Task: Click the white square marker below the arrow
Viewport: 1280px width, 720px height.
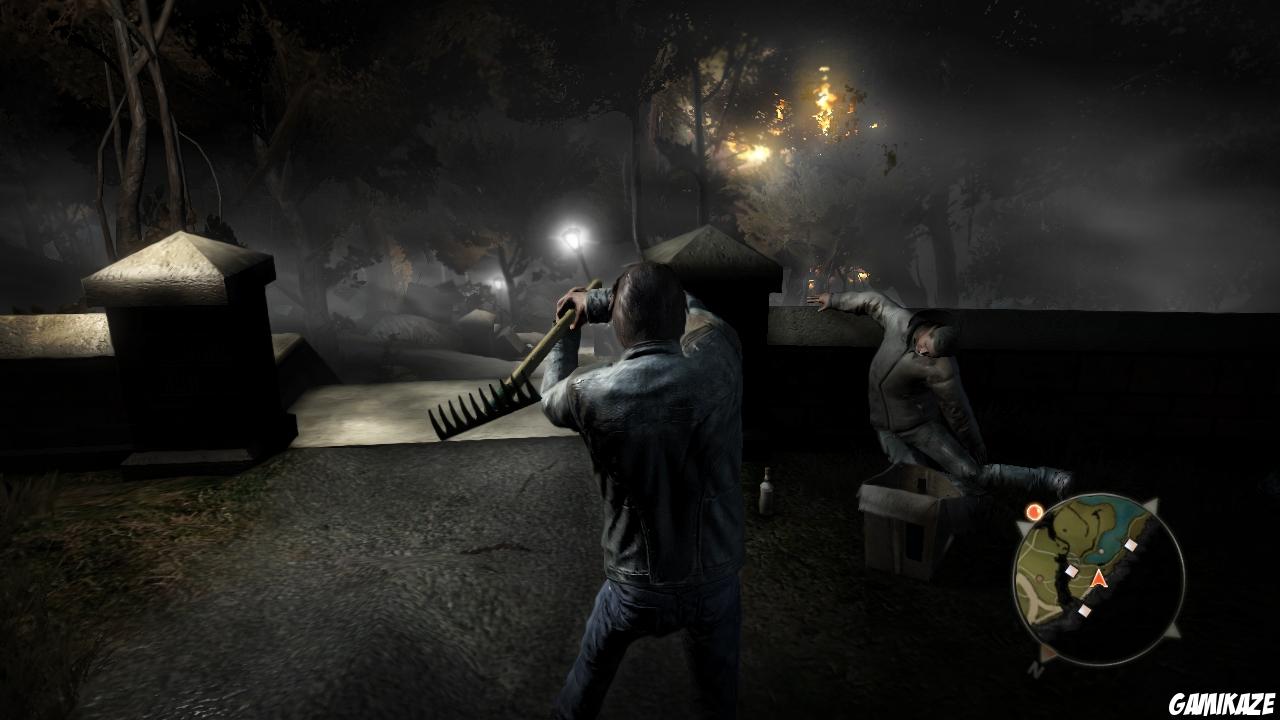Action: [x=1084, y=610]
